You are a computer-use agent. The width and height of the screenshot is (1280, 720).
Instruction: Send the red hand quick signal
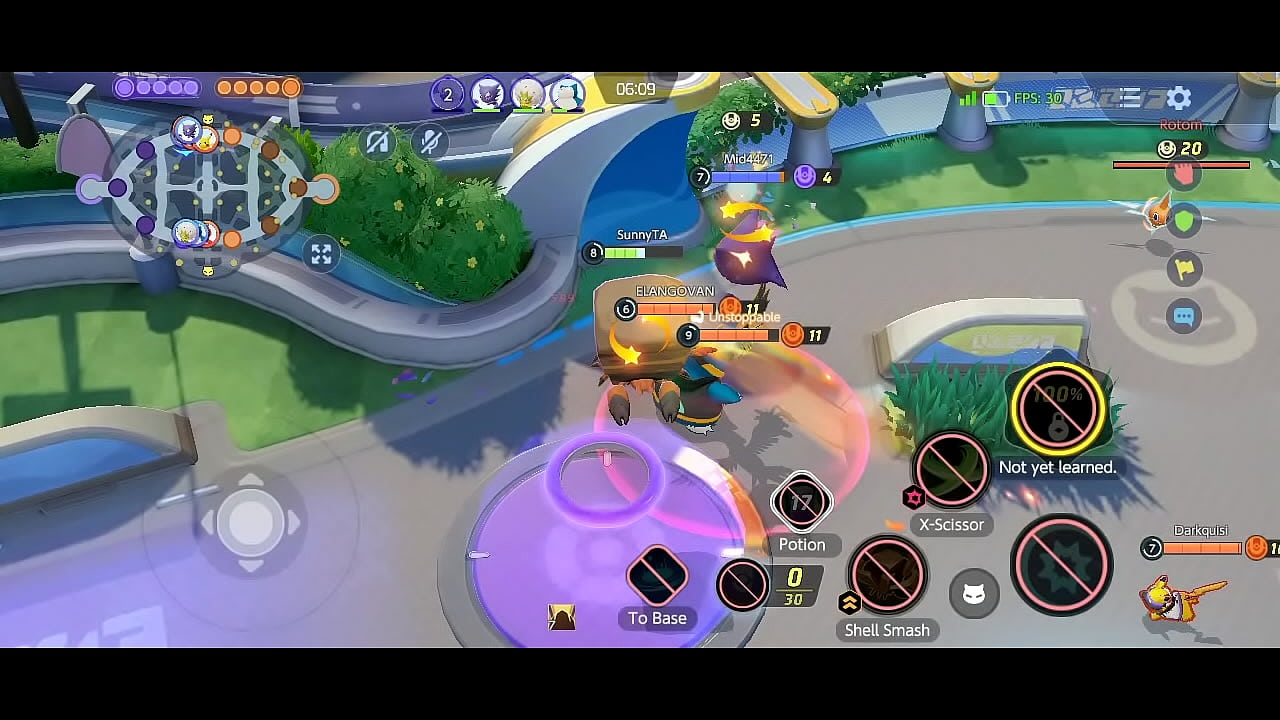[x=1184, y=173]
